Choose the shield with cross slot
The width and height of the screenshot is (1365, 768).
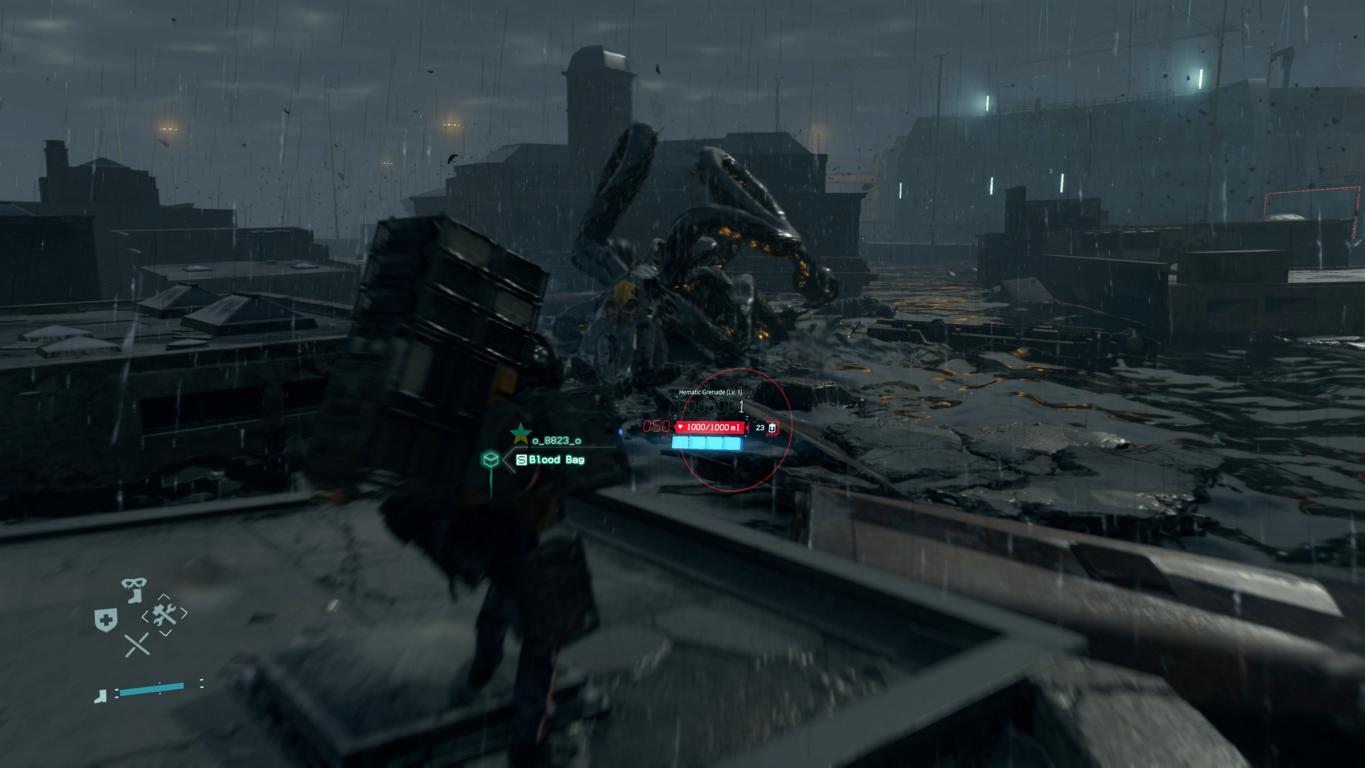(106, 620)
